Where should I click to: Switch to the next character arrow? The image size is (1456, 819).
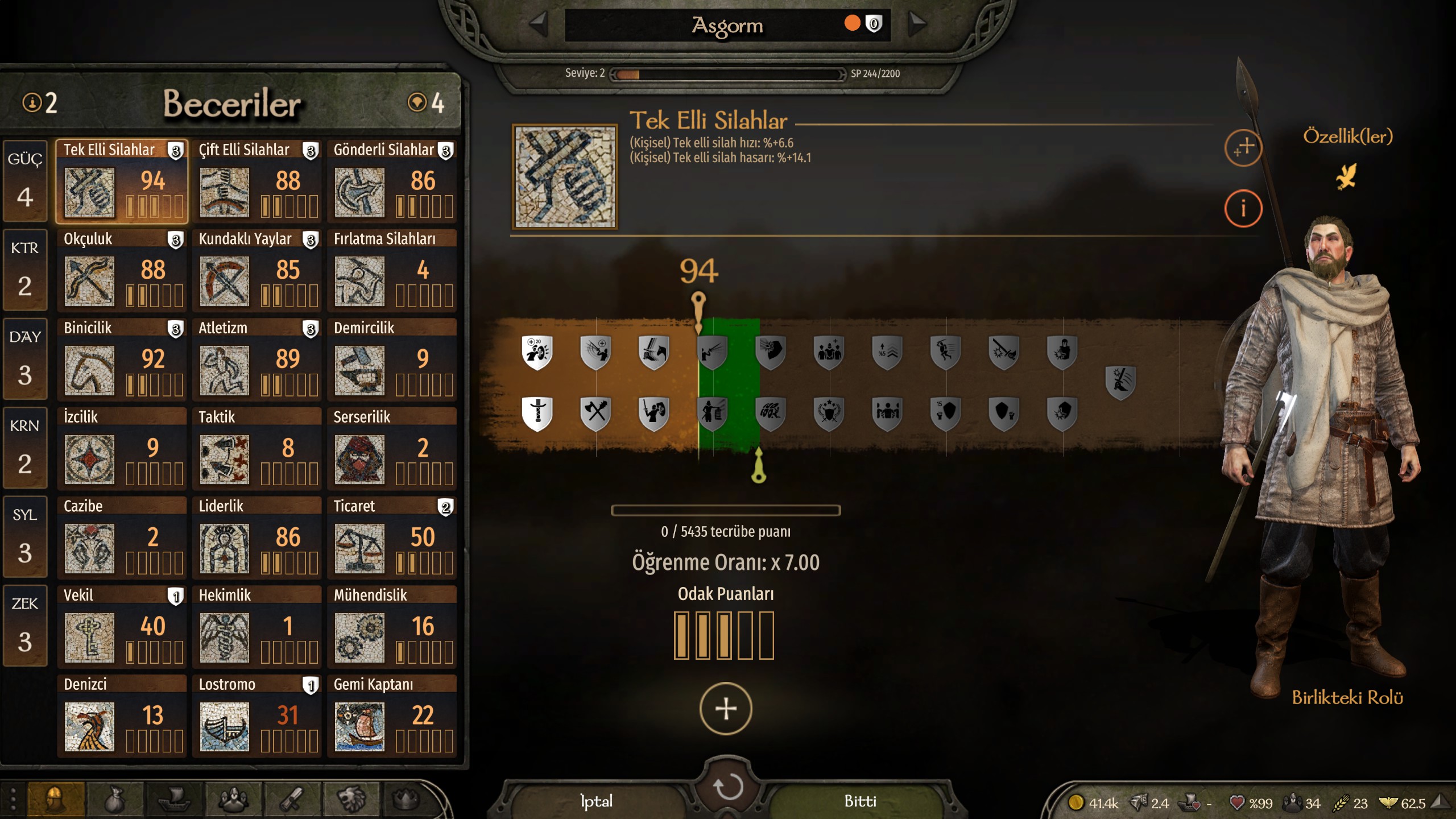[x=917, y=24]
